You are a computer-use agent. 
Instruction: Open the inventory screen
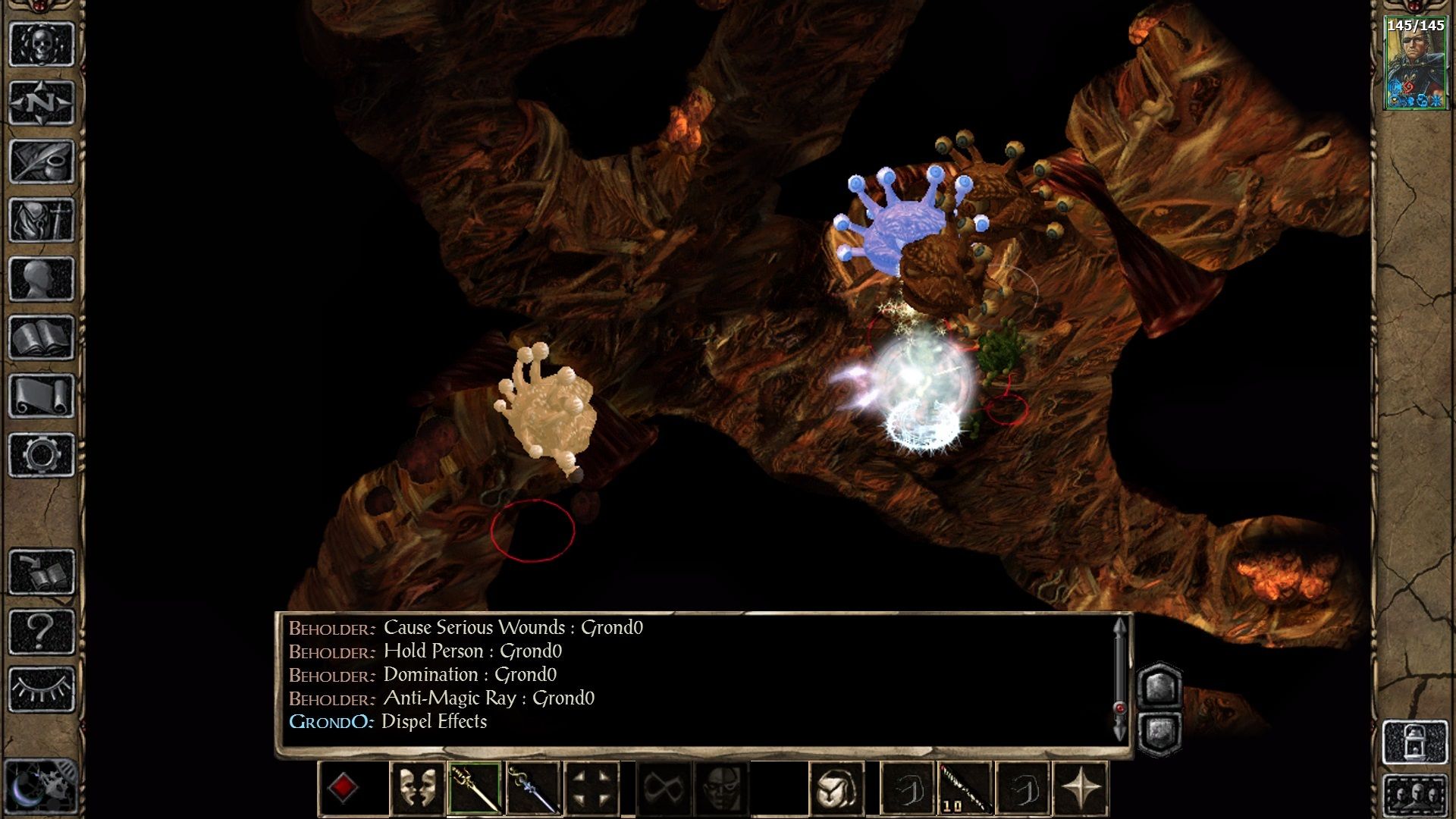pyautogui.click(x=42, y=220)
